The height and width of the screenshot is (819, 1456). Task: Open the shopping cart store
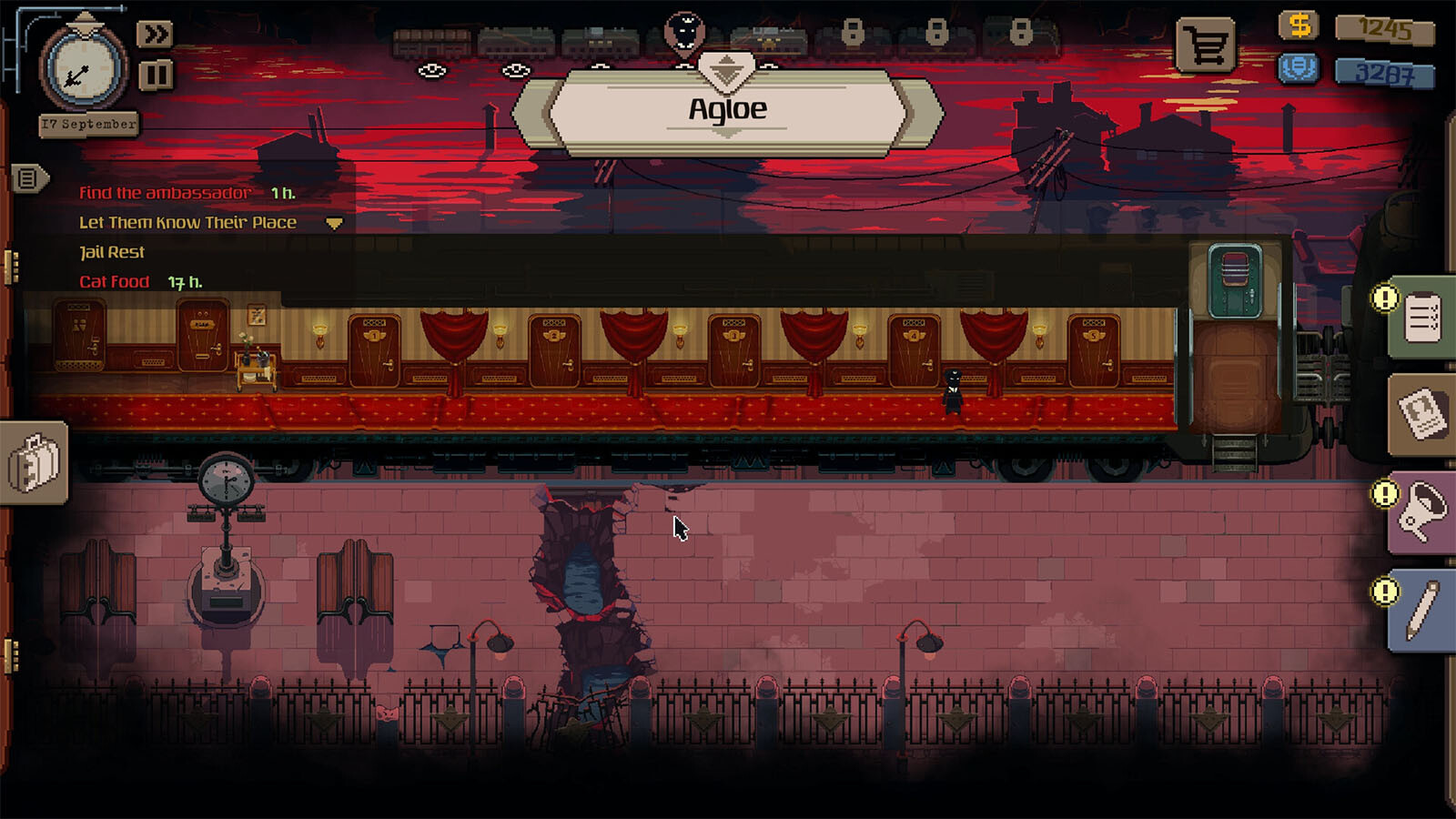click(1206, 45)
